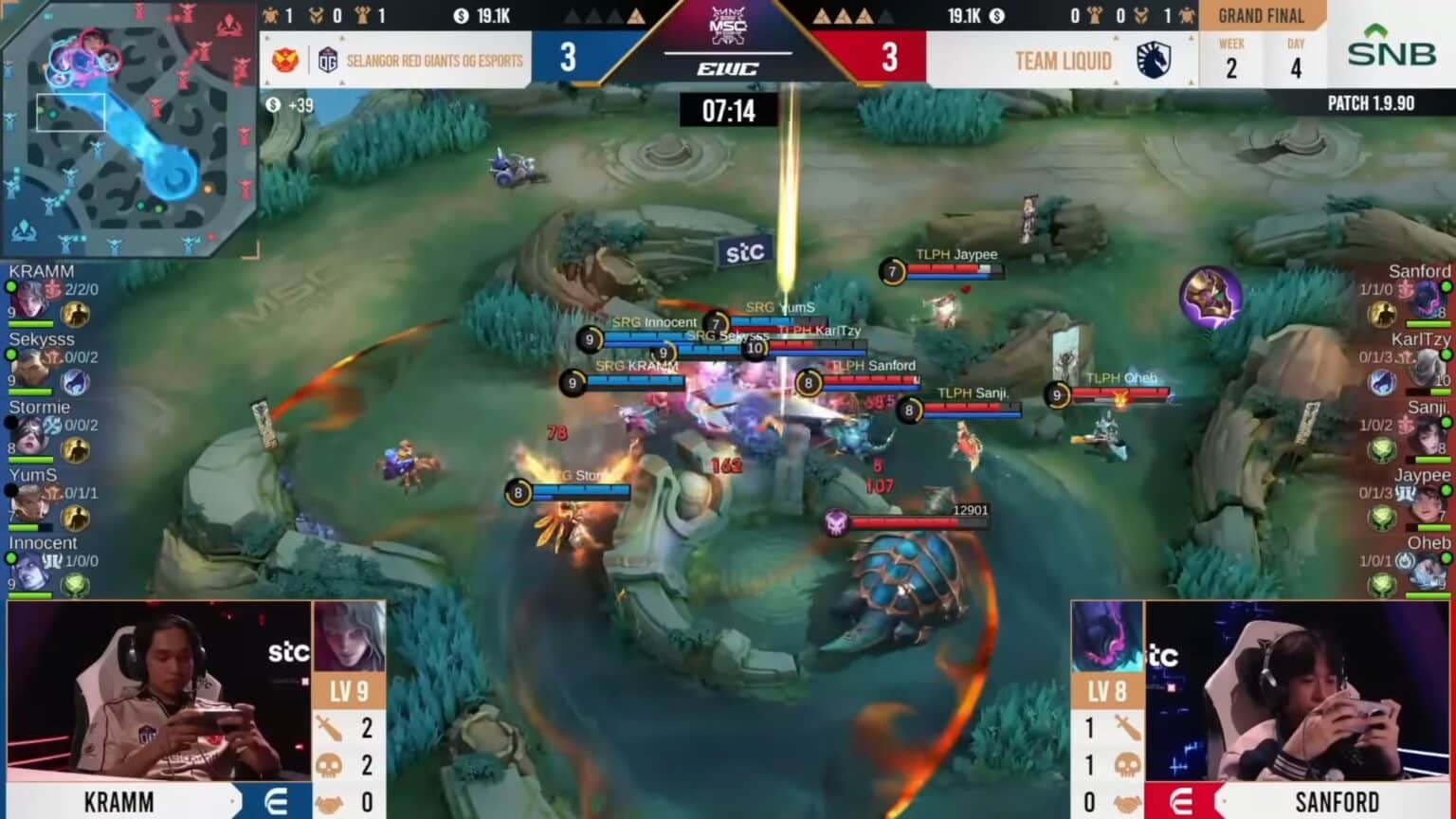Click the Turtle's 12901 health bar
Viewport: 1456px width, 819px height.
point(901,519)
